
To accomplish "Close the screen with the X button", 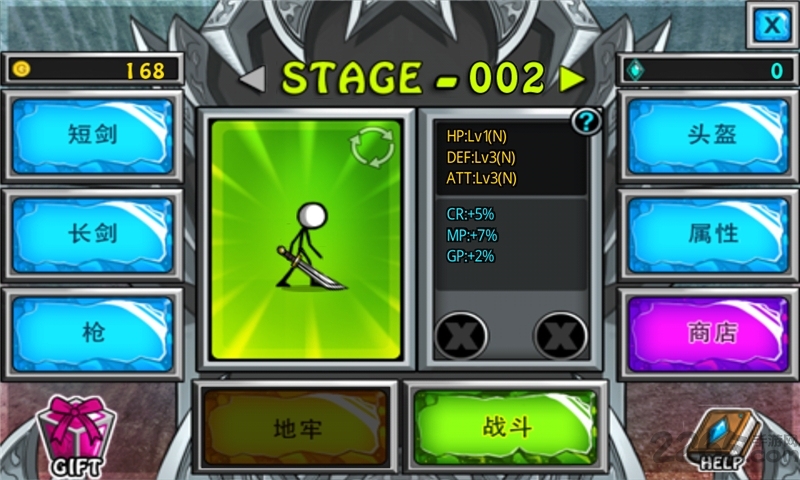I will [x=770, y=24].
